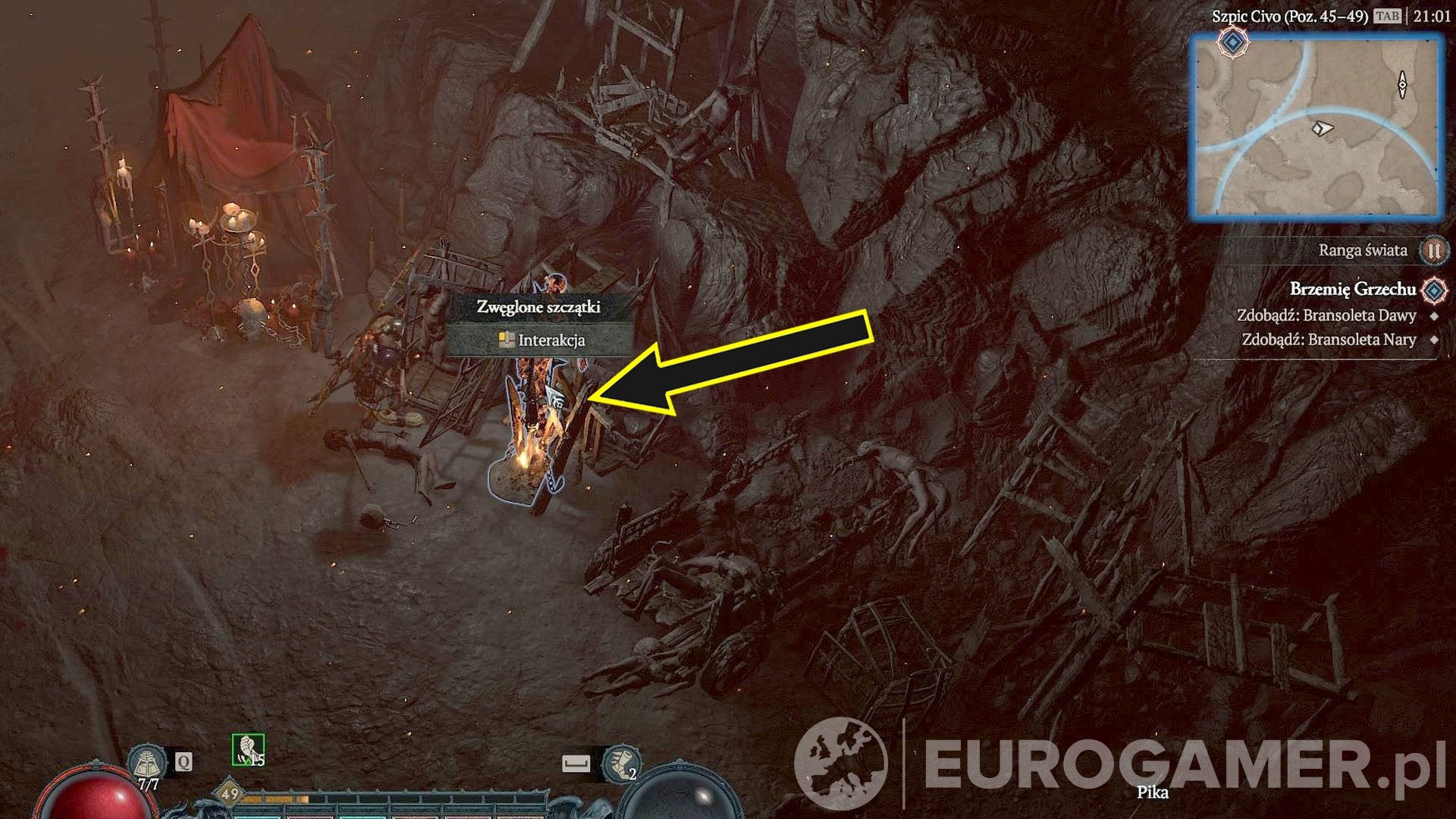Toggle the map overlay with the TAB button

coord(1389,15)
